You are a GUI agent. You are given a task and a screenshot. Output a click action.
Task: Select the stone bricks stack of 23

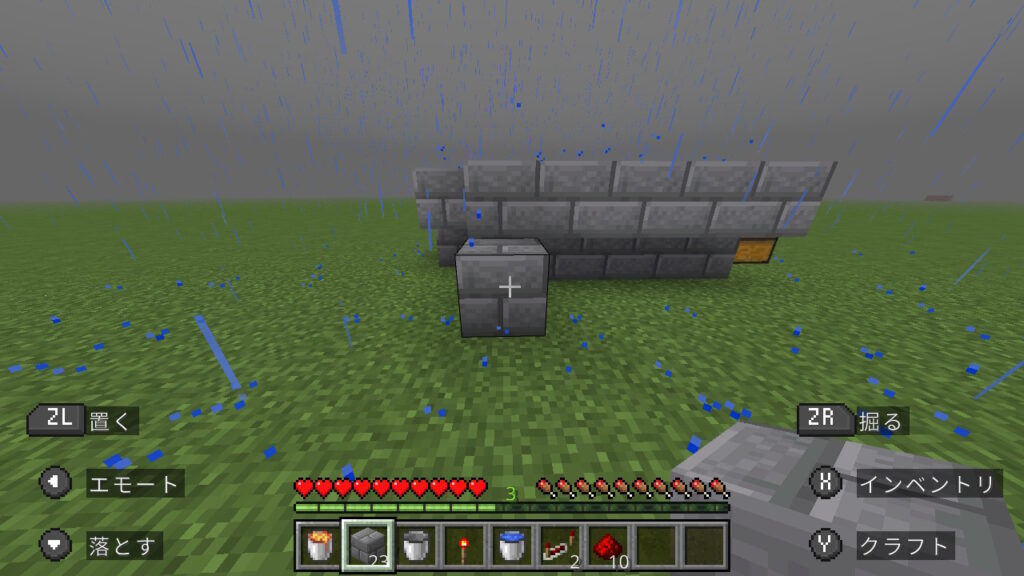pos(368,546)
